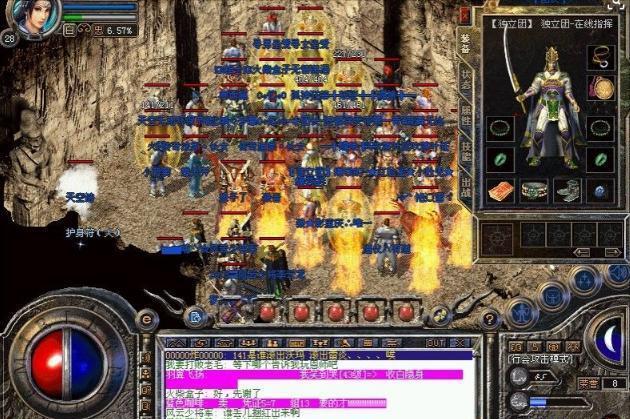Select the red book item slot
Screen dimensions: 630x419
click(x=500, y=190)
